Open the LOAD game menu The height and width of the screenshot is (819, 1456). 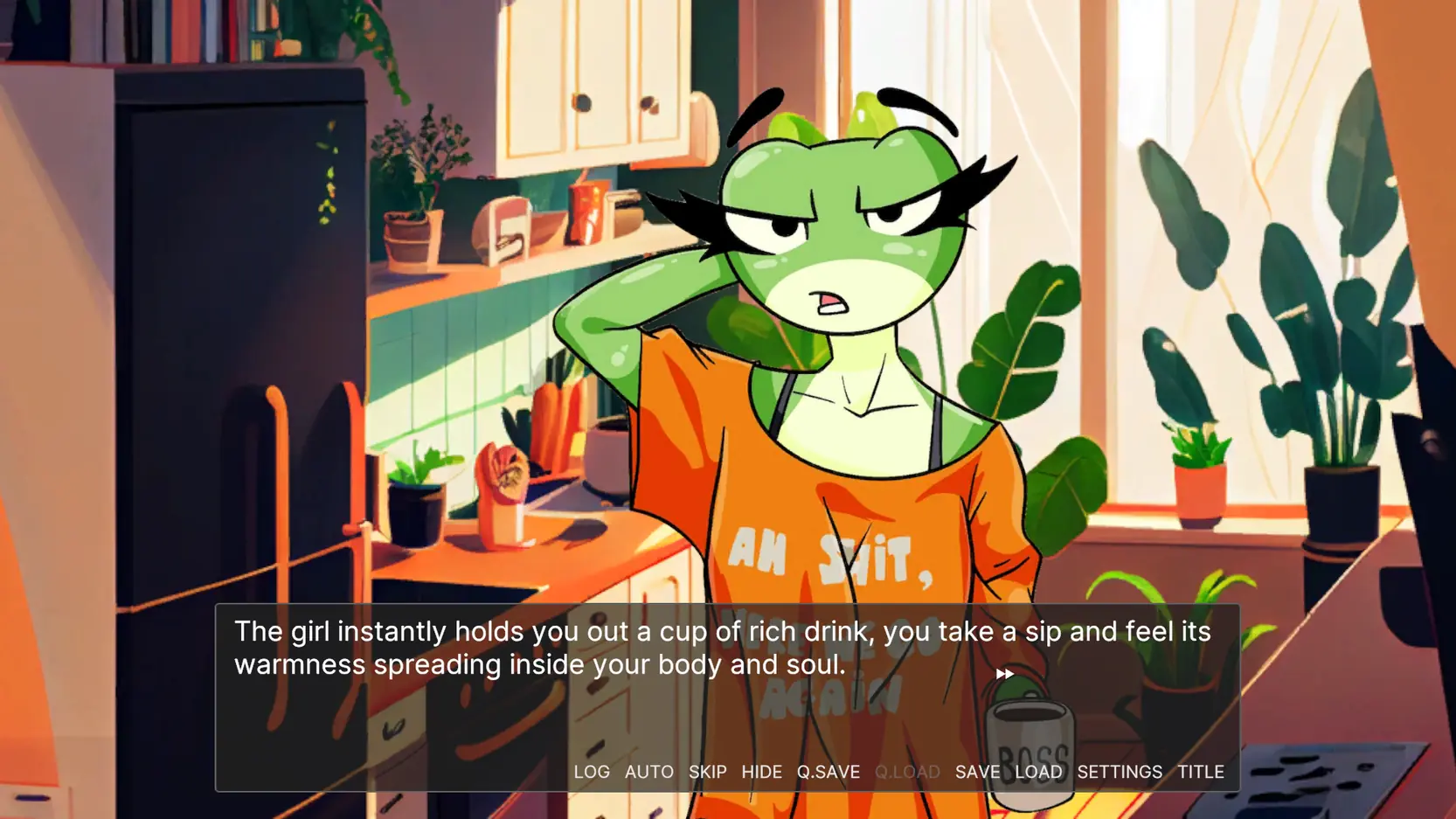point(1038,772)
